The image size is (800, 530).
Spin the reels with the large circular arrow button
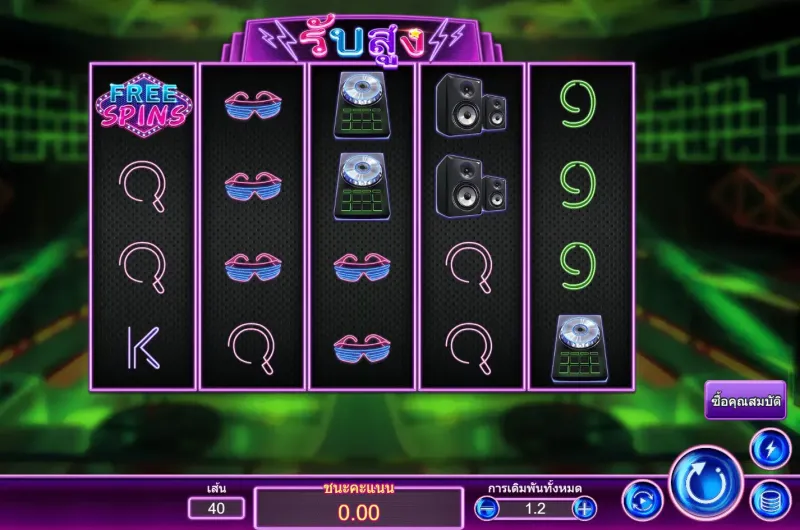(706, 483)
